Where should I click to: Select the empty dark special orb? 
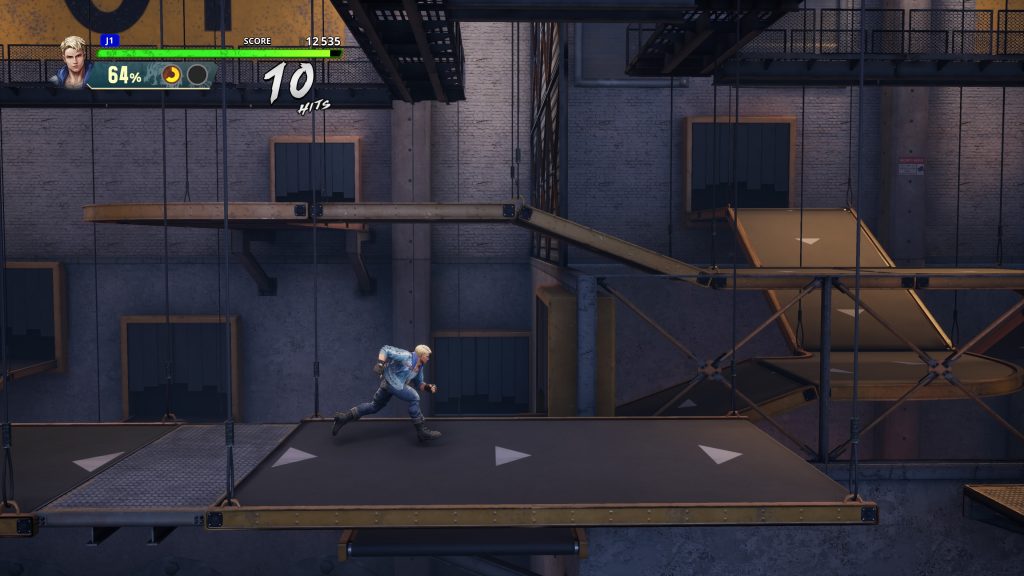(197, 74)
